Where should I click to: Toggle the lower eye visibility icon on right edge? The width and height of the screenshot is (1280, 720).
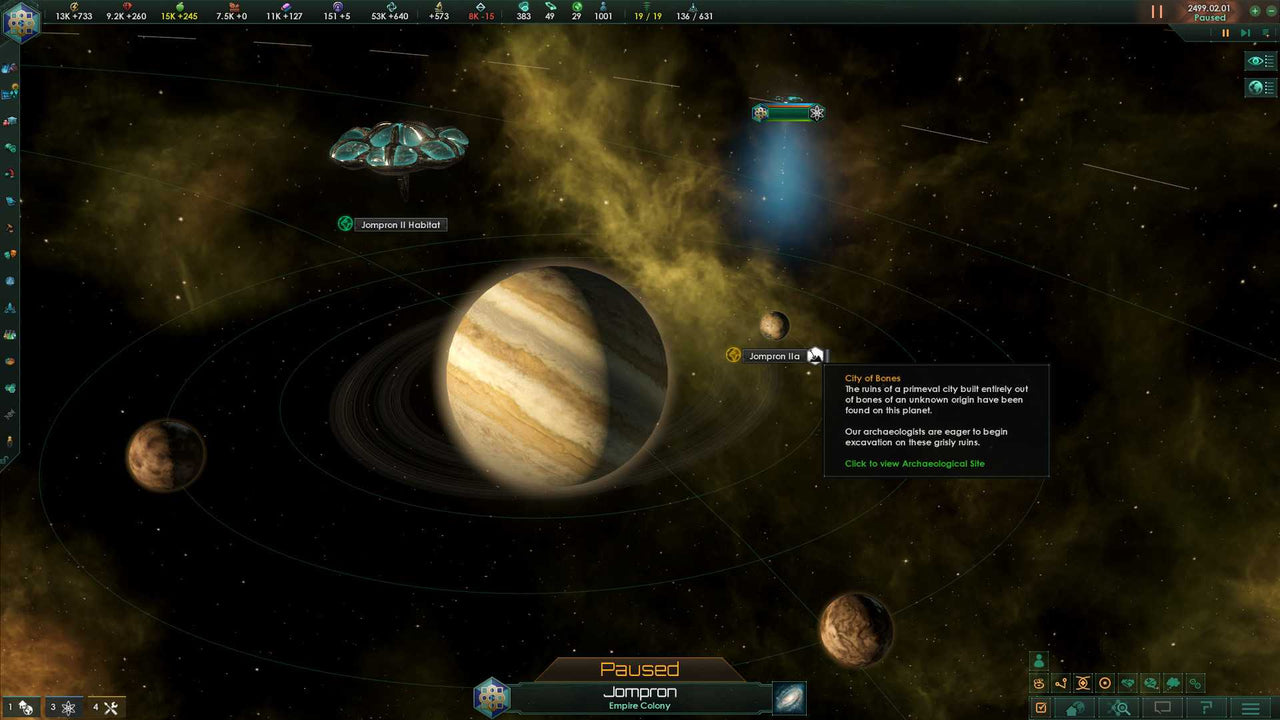[x=1258, y=88]
